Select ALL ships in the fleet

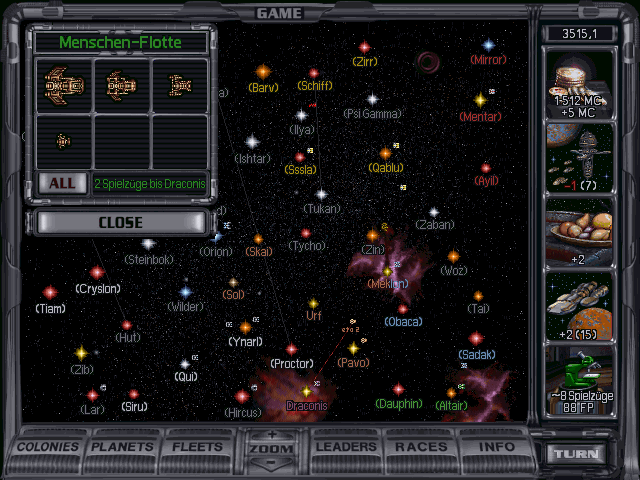point(61,183)
